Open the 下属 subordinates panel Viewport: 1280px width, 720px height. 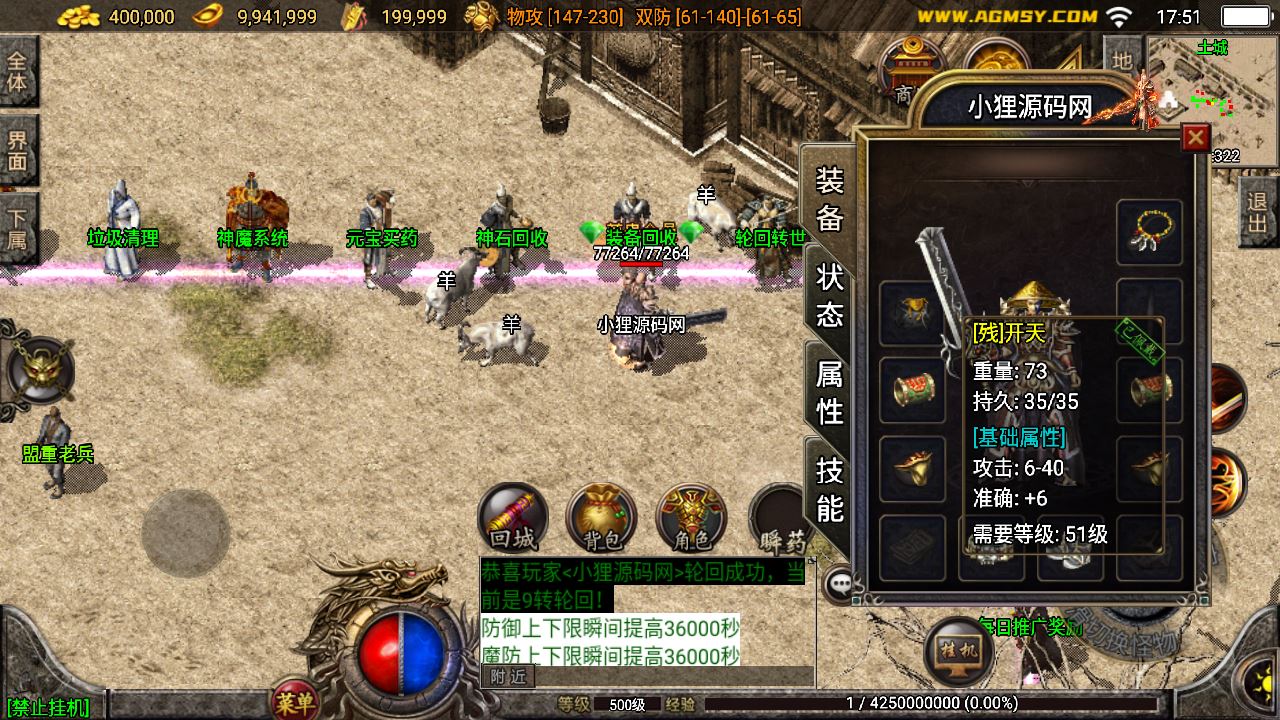[x=18, y=227]
